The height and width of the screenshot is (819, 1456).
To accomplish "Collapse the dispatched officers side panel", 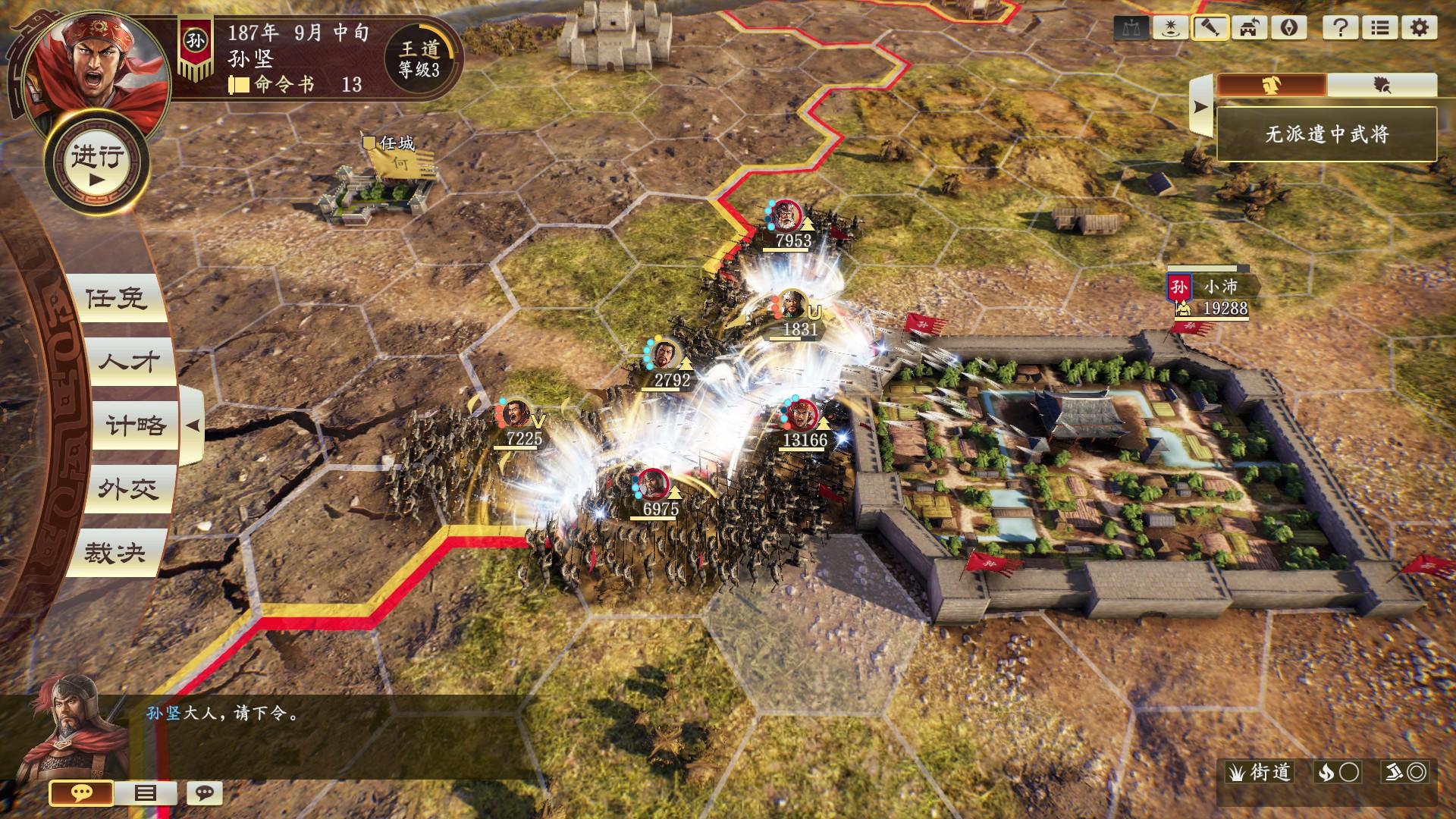I will [x=1200, y=107].
